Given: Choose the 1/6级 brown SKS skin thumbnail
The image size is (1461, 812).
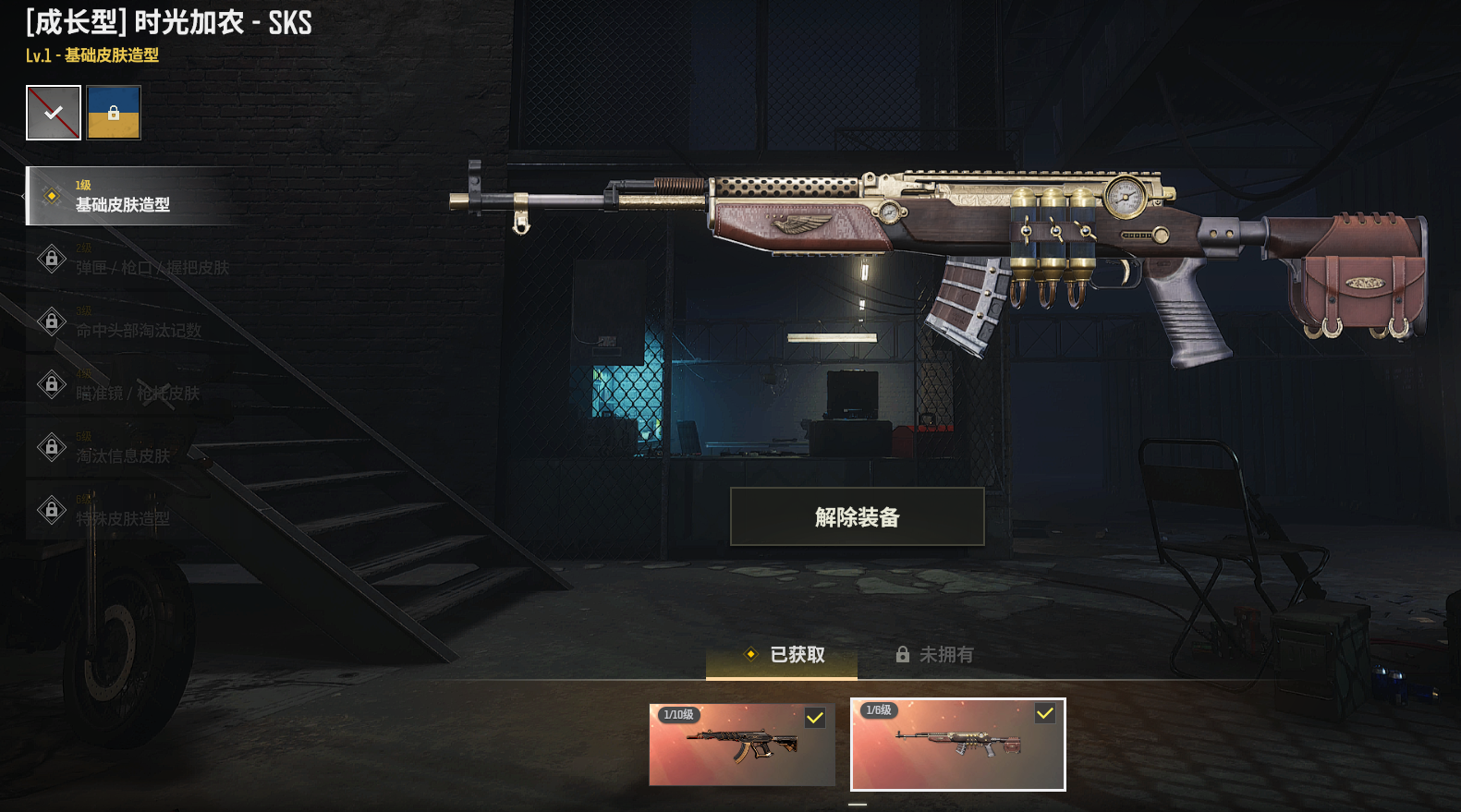Looking at the screenshot, I should tap(957, 745).
